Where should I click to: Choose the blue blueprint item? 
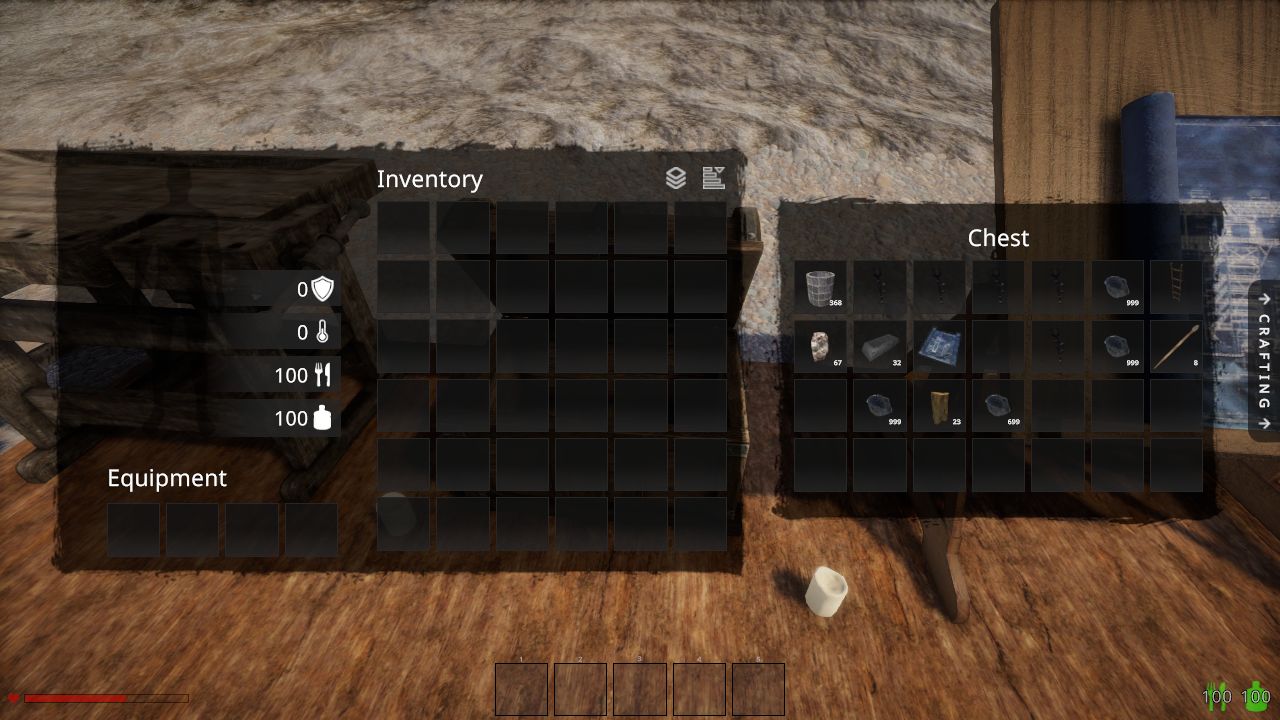[939, 346]
